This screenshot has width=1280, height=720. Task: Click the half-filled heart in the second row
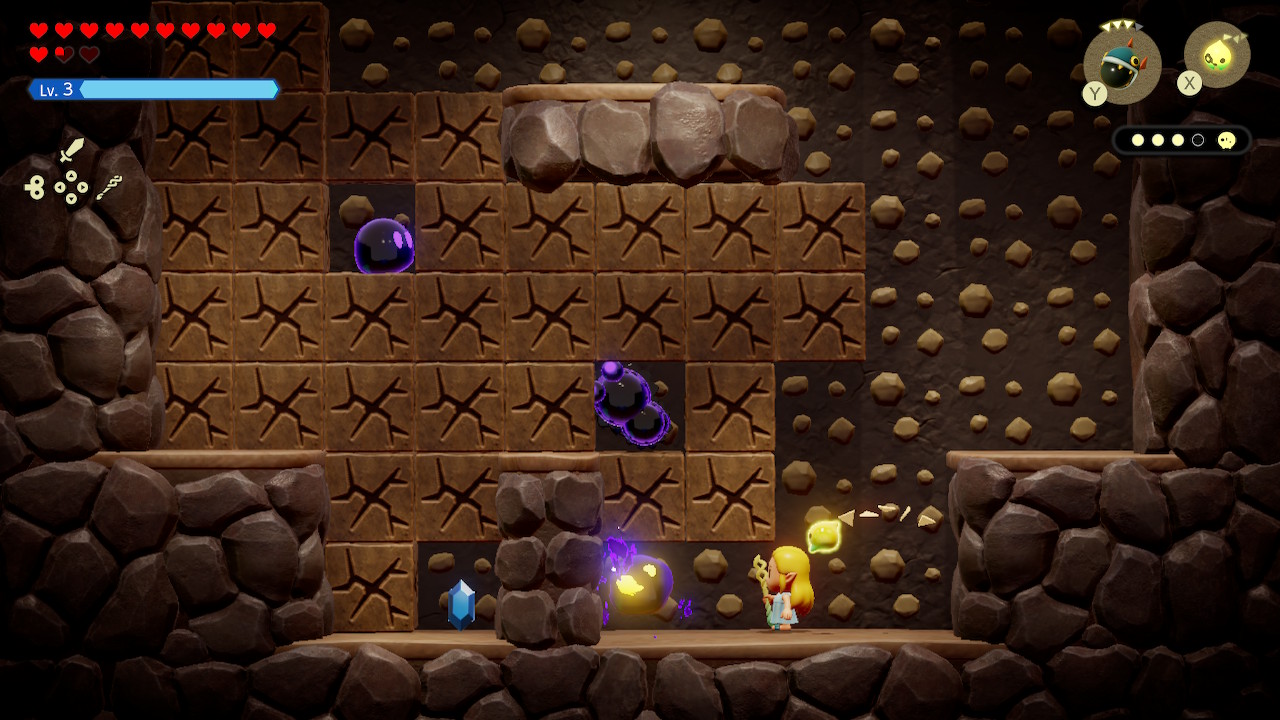point(62,55)
